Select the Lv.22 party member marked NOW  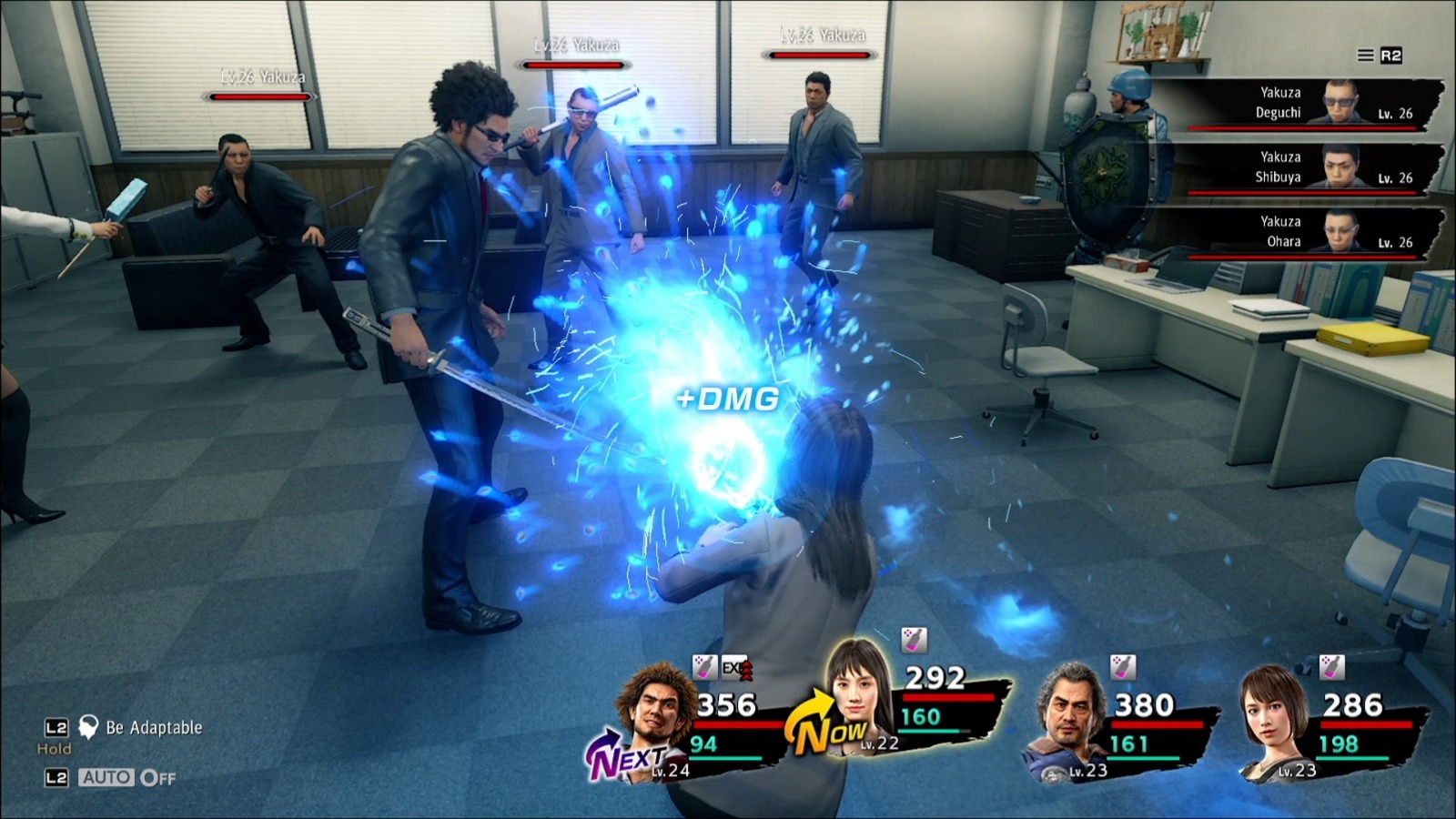tap(857, 690)
